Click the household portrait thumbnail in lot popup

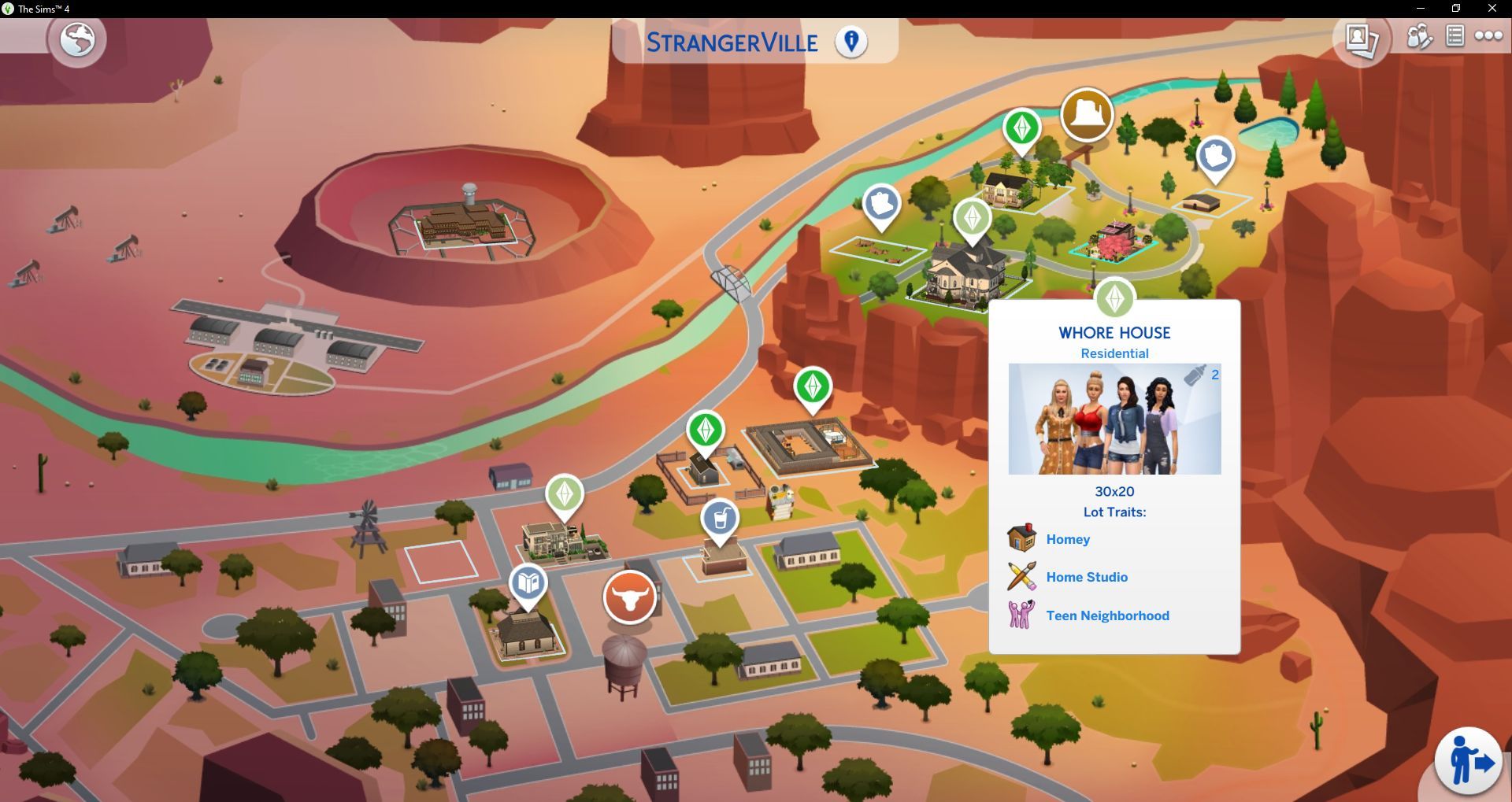[x=1114, y=419]
